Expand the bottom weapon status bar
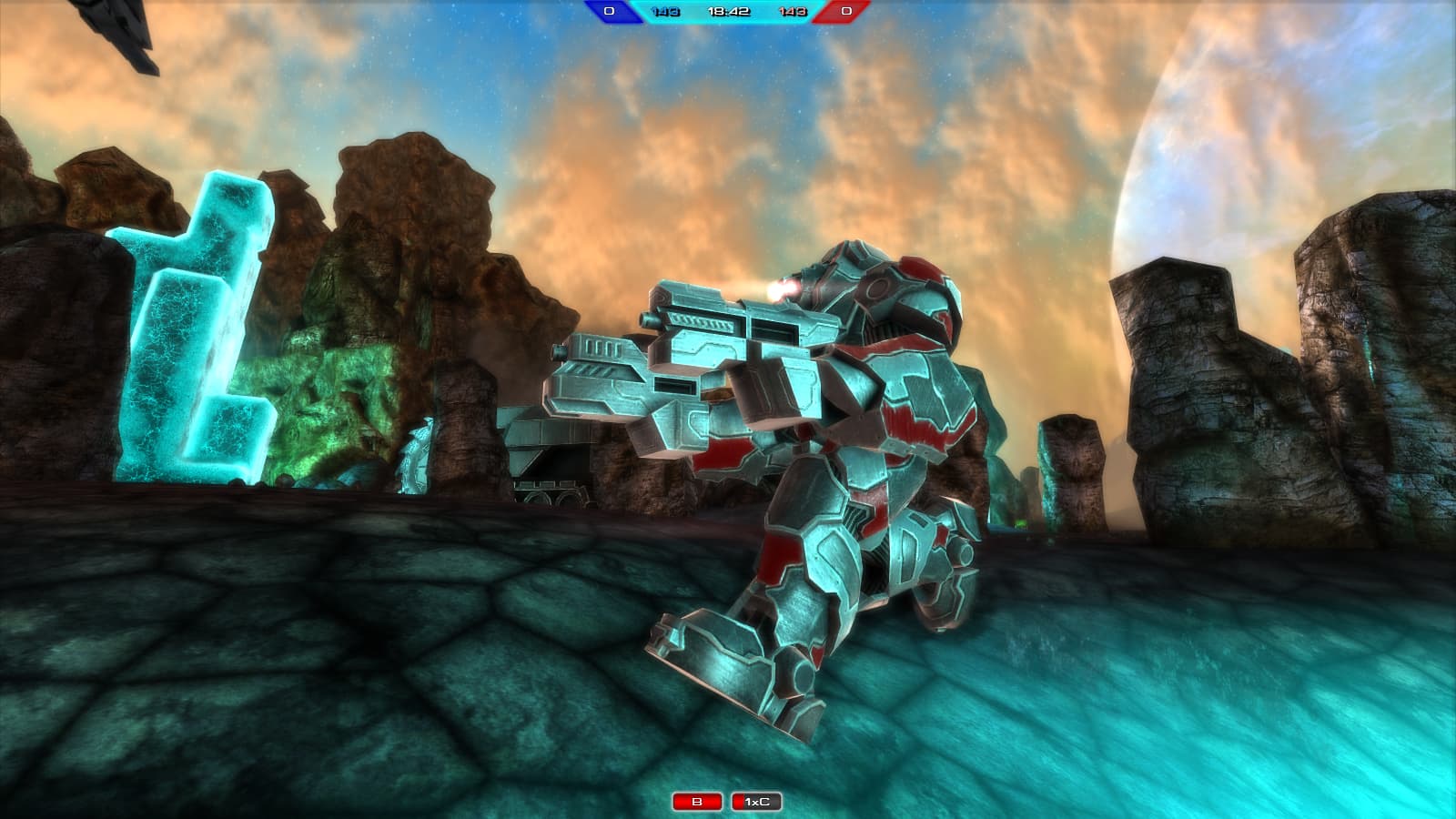The height and width of the screenshot is (819, 1456). 728,801
